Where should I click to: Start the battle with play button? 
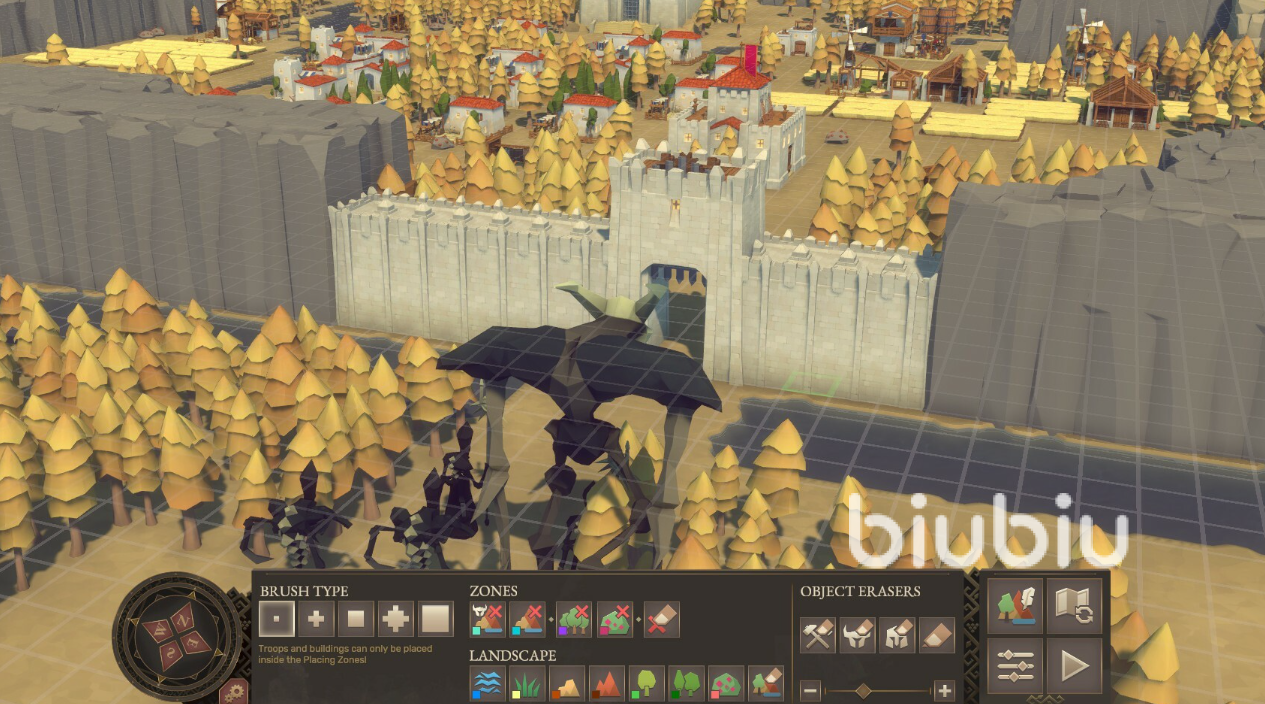(1074, 665)
